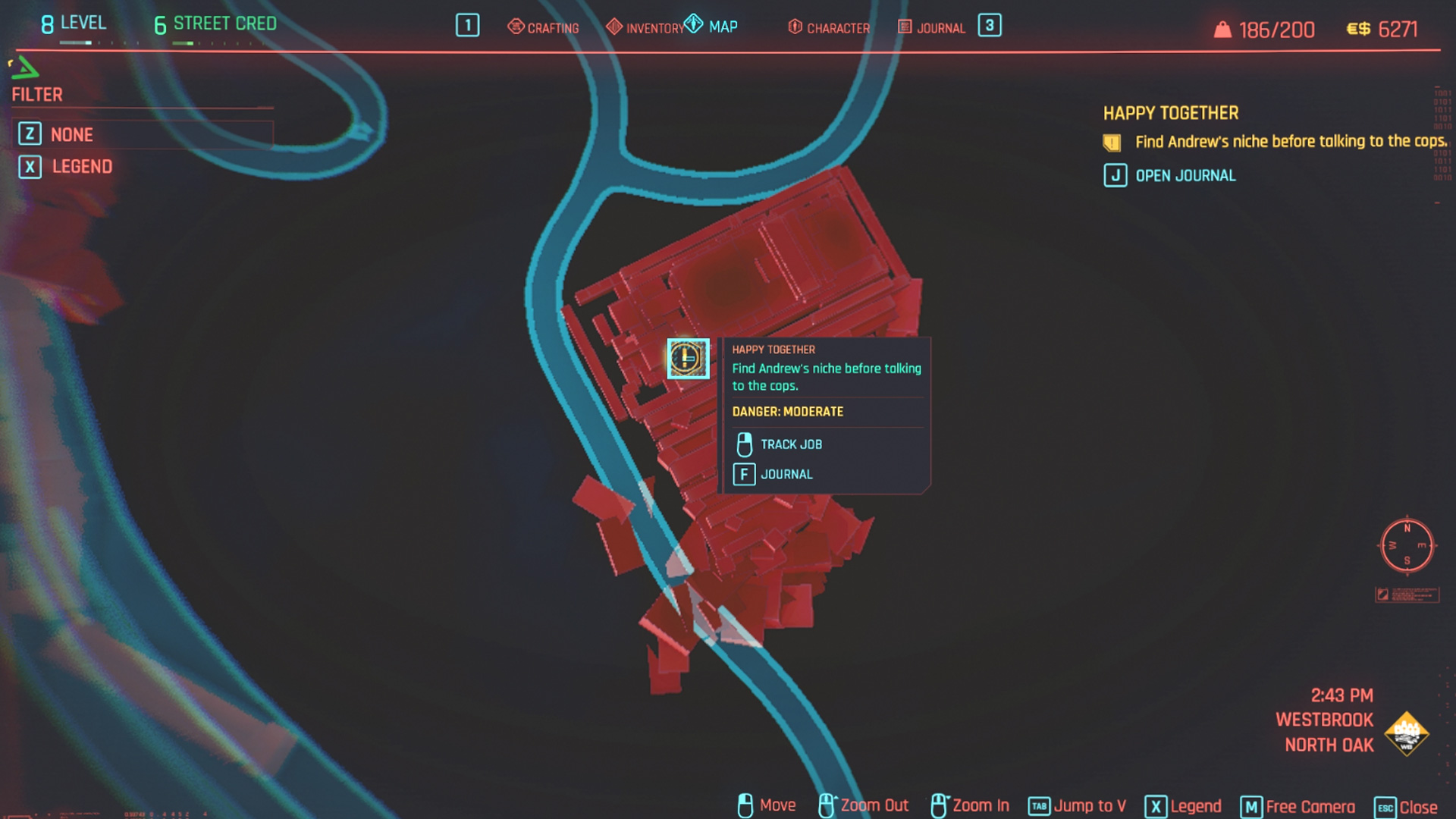Choose the None filter option
1456x819 pixels.
click(x=71, y=135)
